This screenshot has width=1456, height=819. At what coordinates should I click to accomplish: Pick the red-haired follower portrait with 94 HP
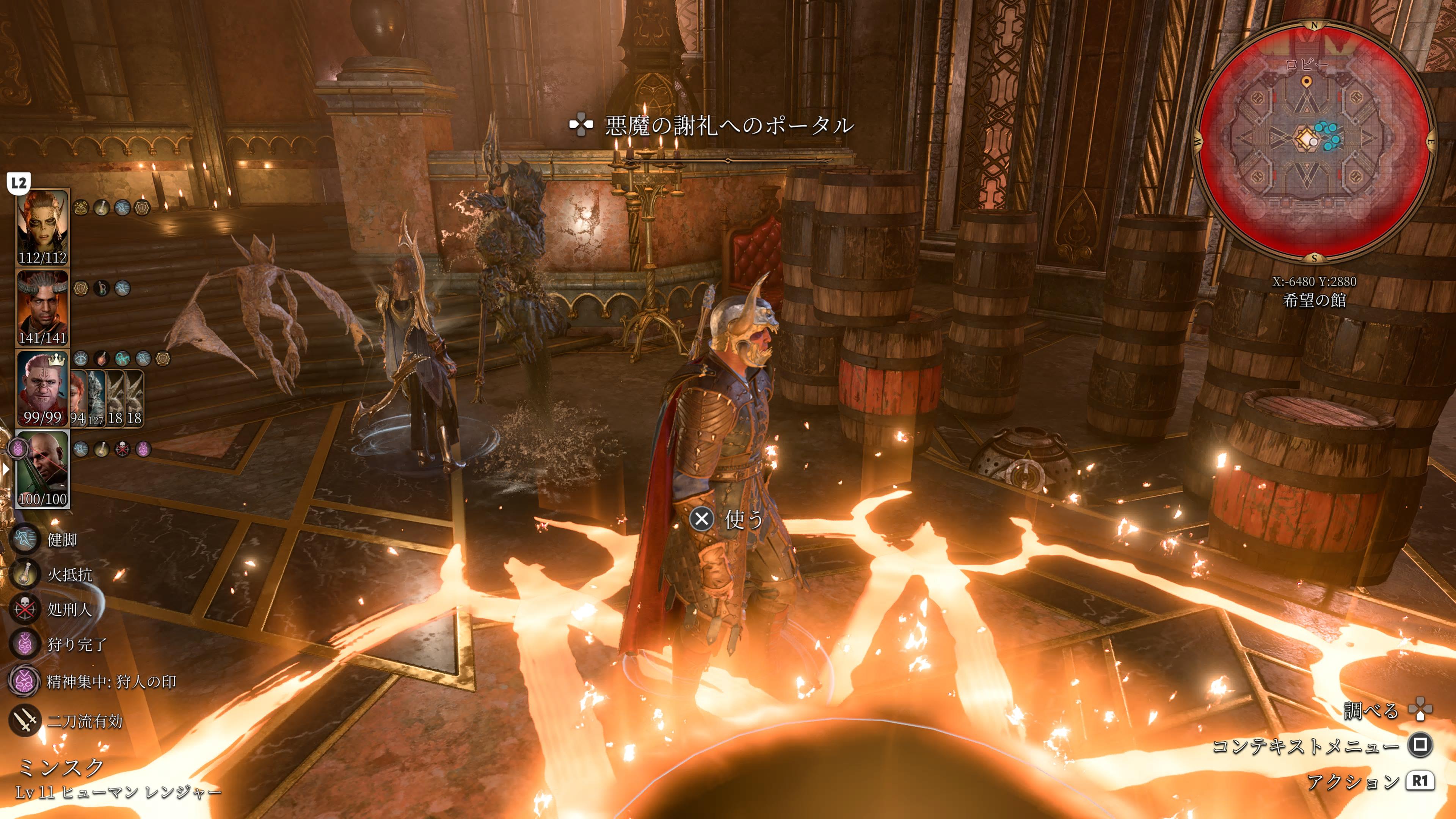(x=77, y=399)
